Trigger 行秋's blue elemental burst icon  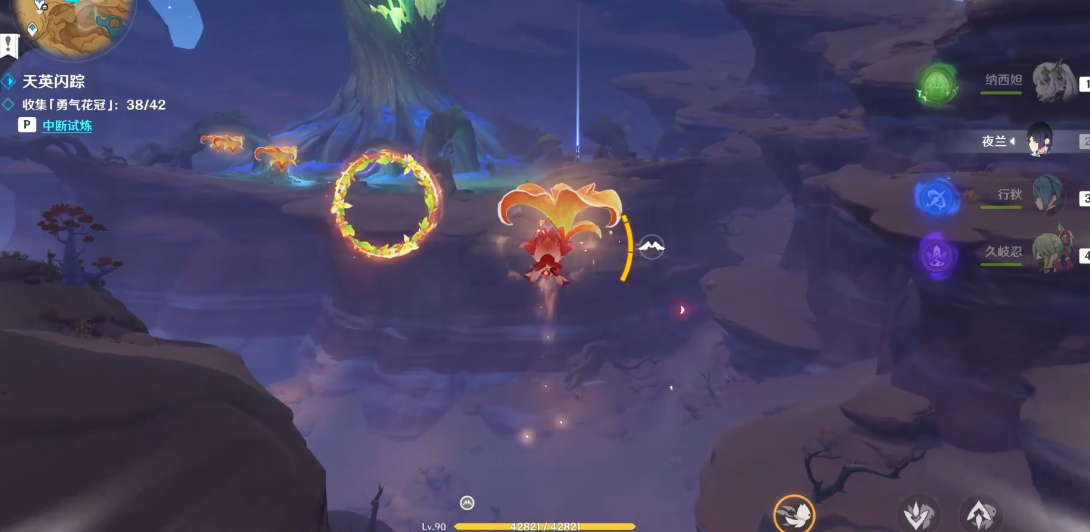938,196
